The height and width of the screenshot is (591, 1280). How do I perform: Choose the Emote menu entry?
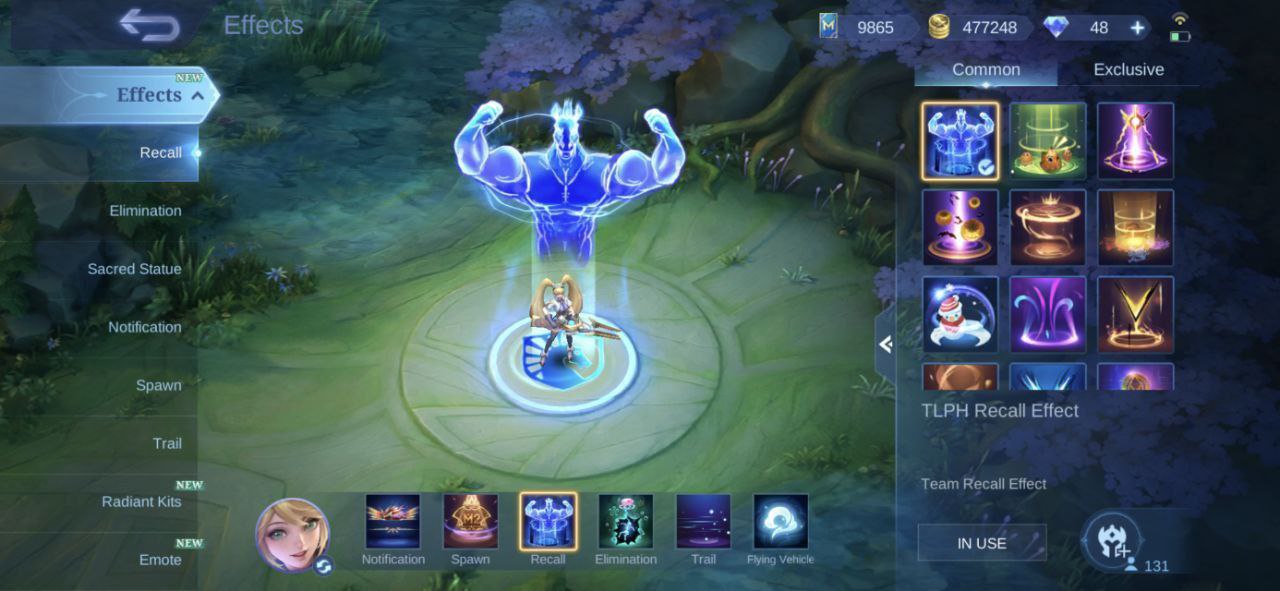click(160, 559)
